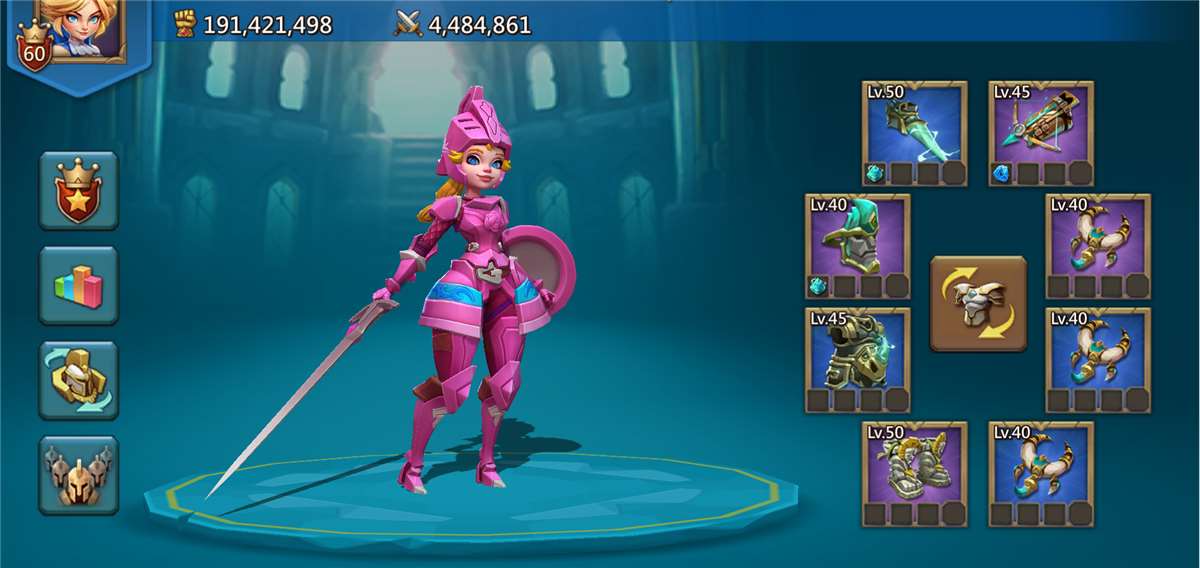
Task: Select the Lv.50 teal blade weapon slot
Action: tap(914, 133)
